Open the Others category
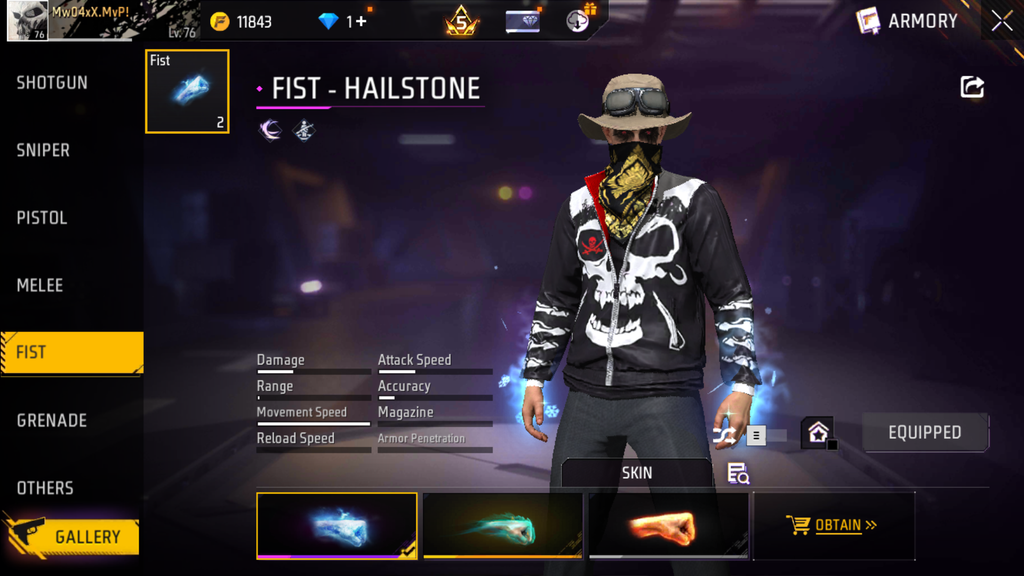Viewport: 1024px width, 576px height. (x=45, y=488)
